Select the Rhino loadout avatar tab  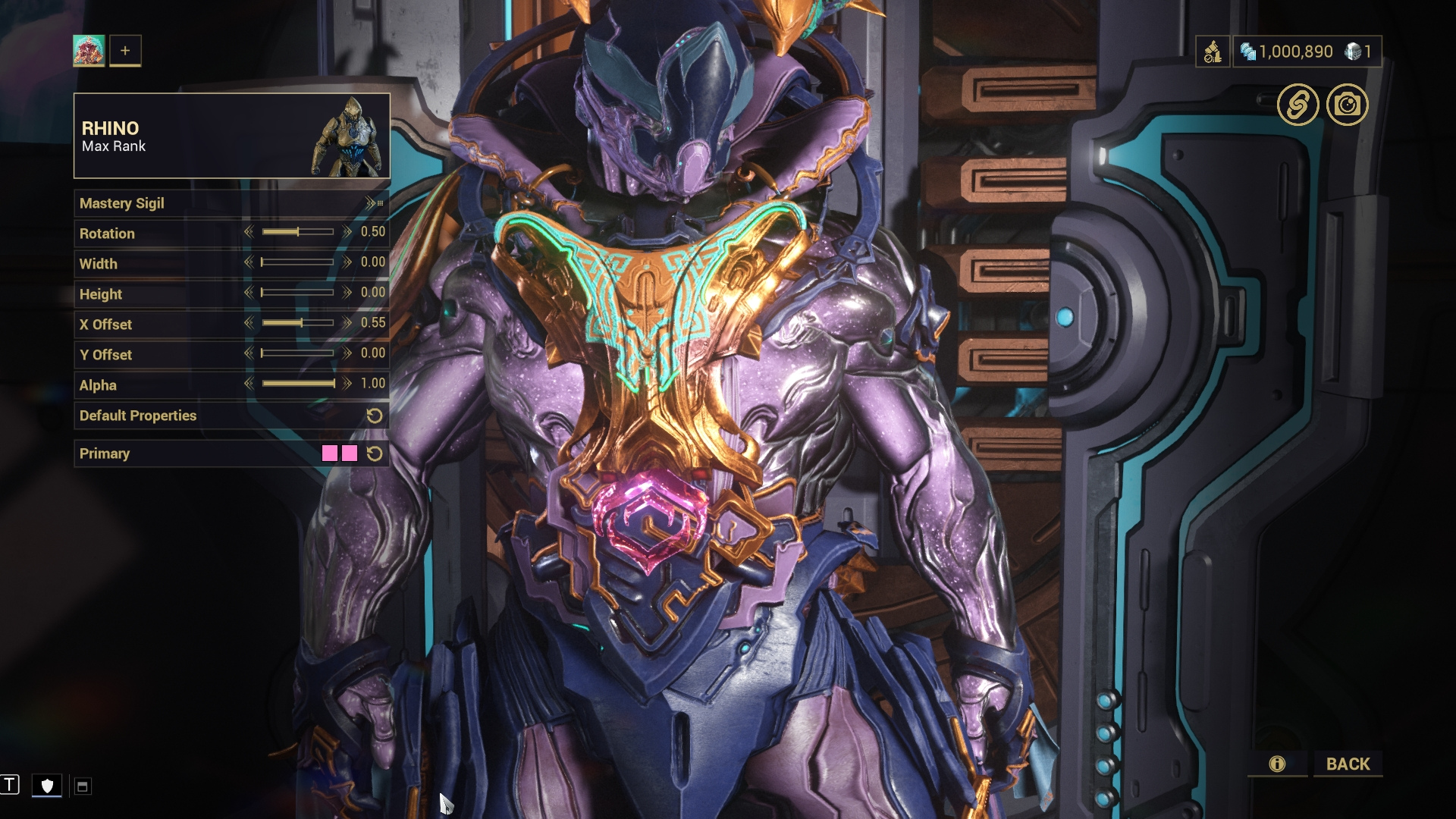89,51
